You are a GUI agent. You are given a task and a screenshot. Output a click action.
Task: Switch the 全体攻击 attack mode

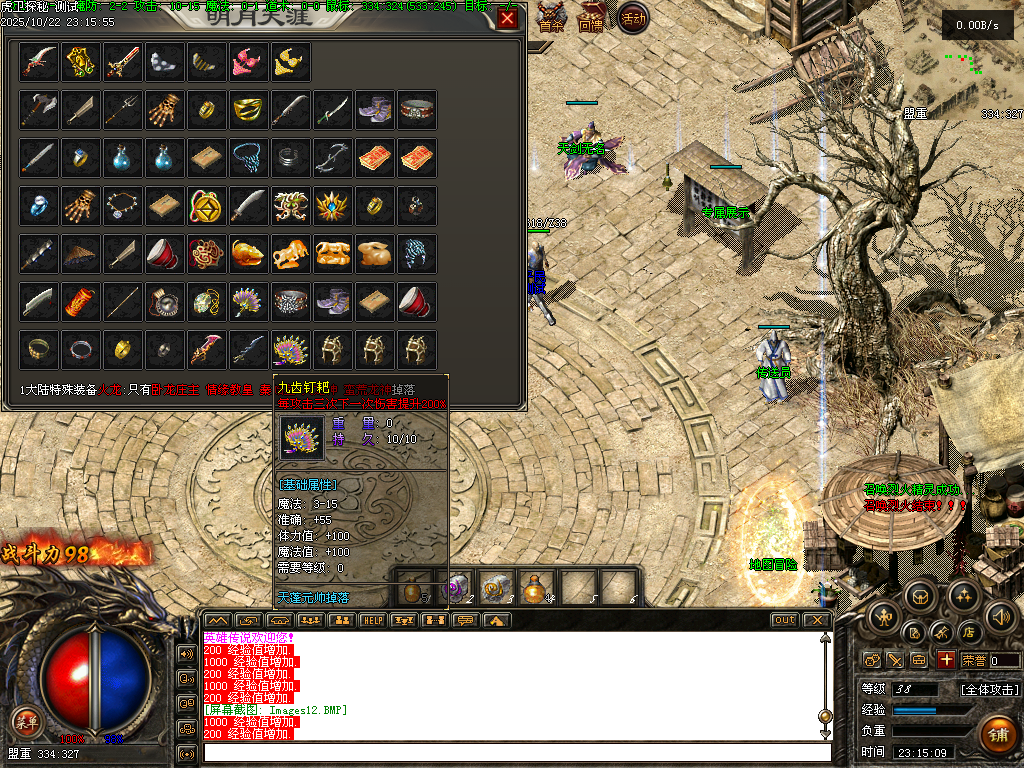coord(990,689)
